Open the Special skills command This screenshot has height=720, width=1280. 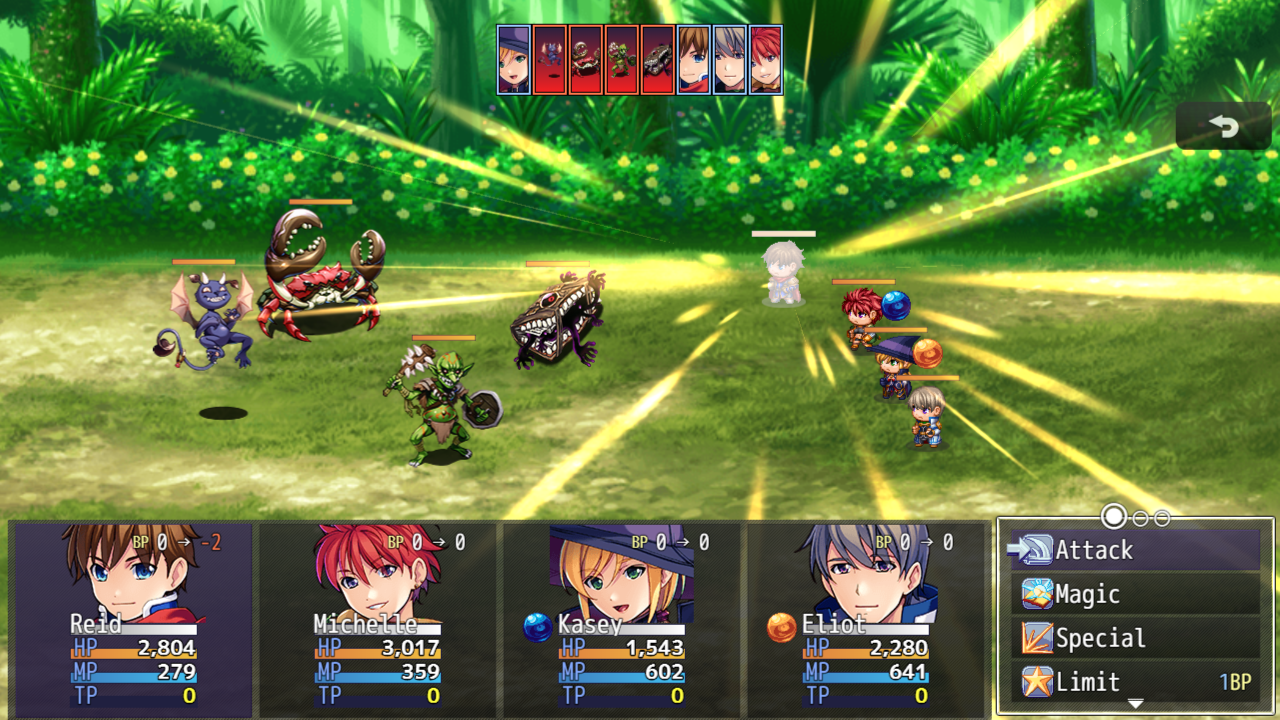click(1134, 638)
